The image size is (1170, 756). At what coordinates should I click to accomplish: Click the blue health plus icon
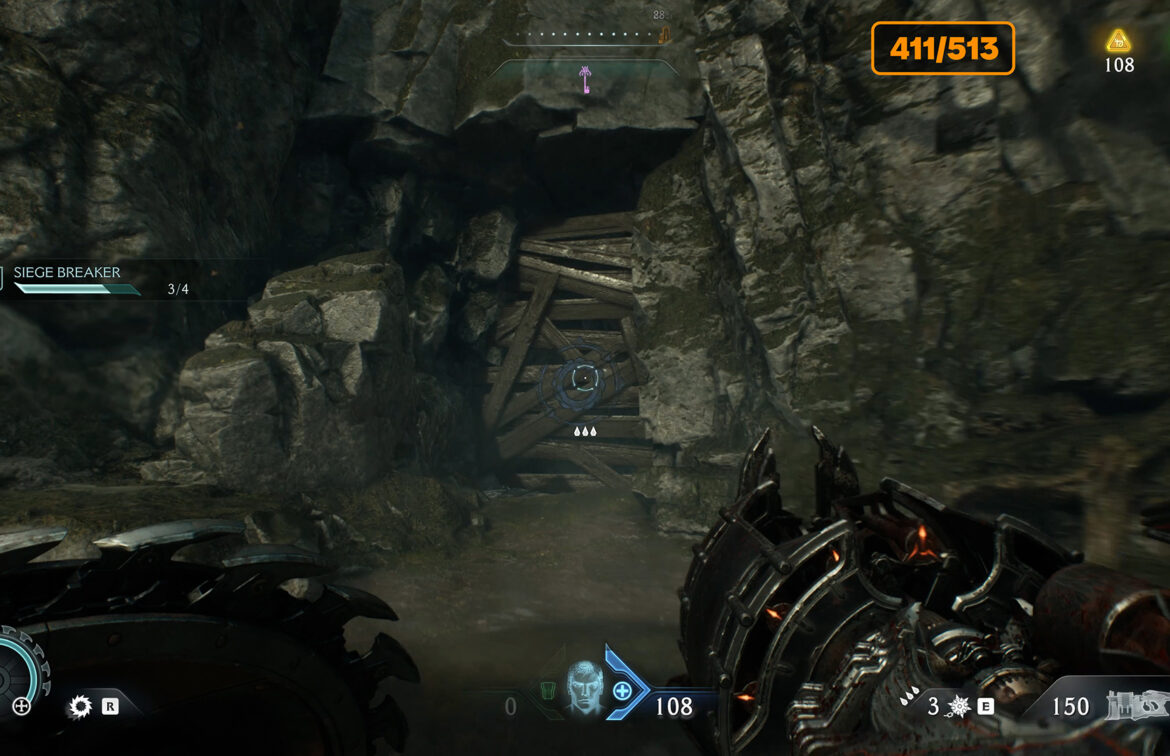tap(622, 690)
